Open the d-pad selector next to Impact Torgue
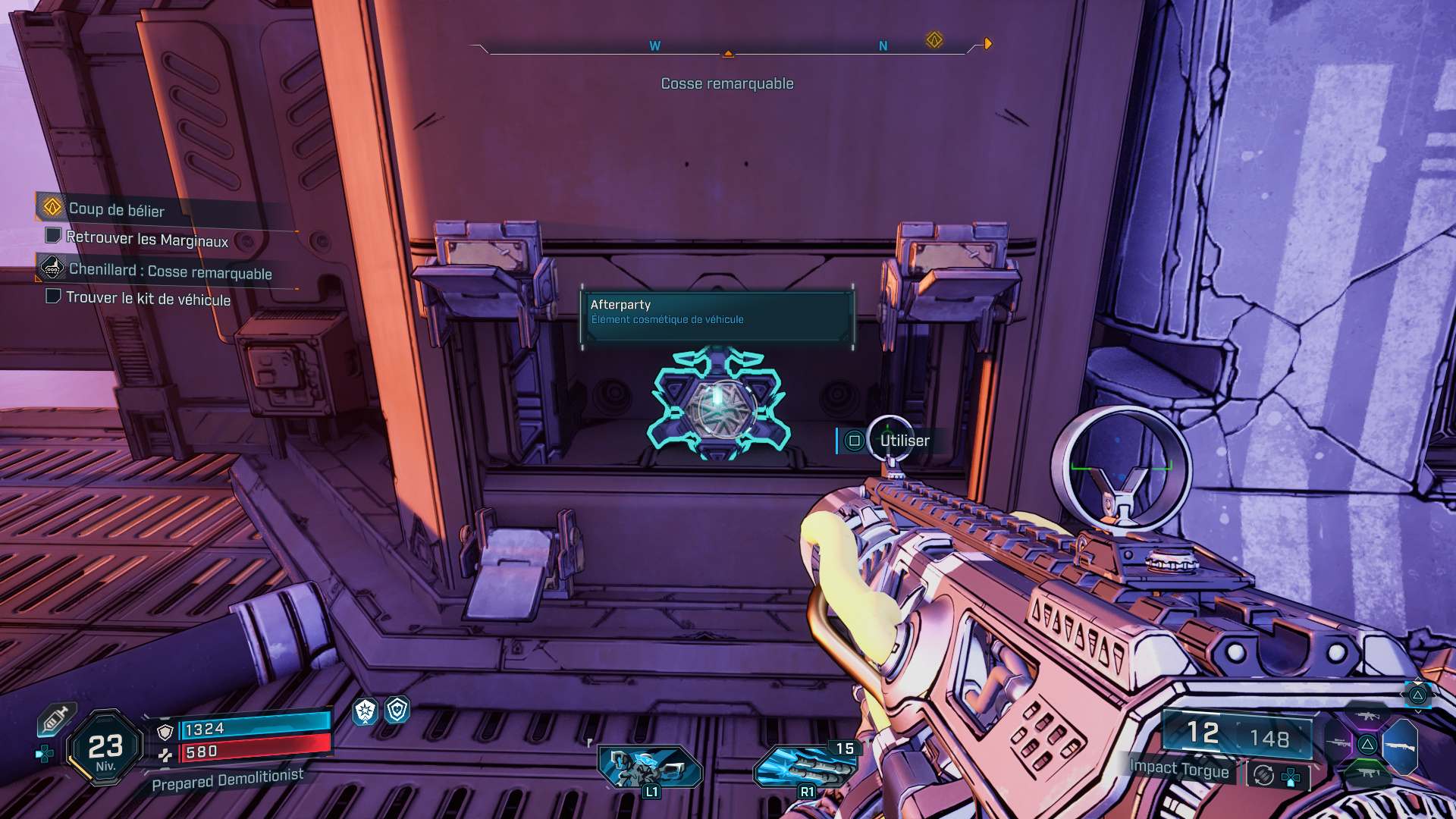Image resolution: width=1456 pixels, height=819 pixels. [1290, 777]
